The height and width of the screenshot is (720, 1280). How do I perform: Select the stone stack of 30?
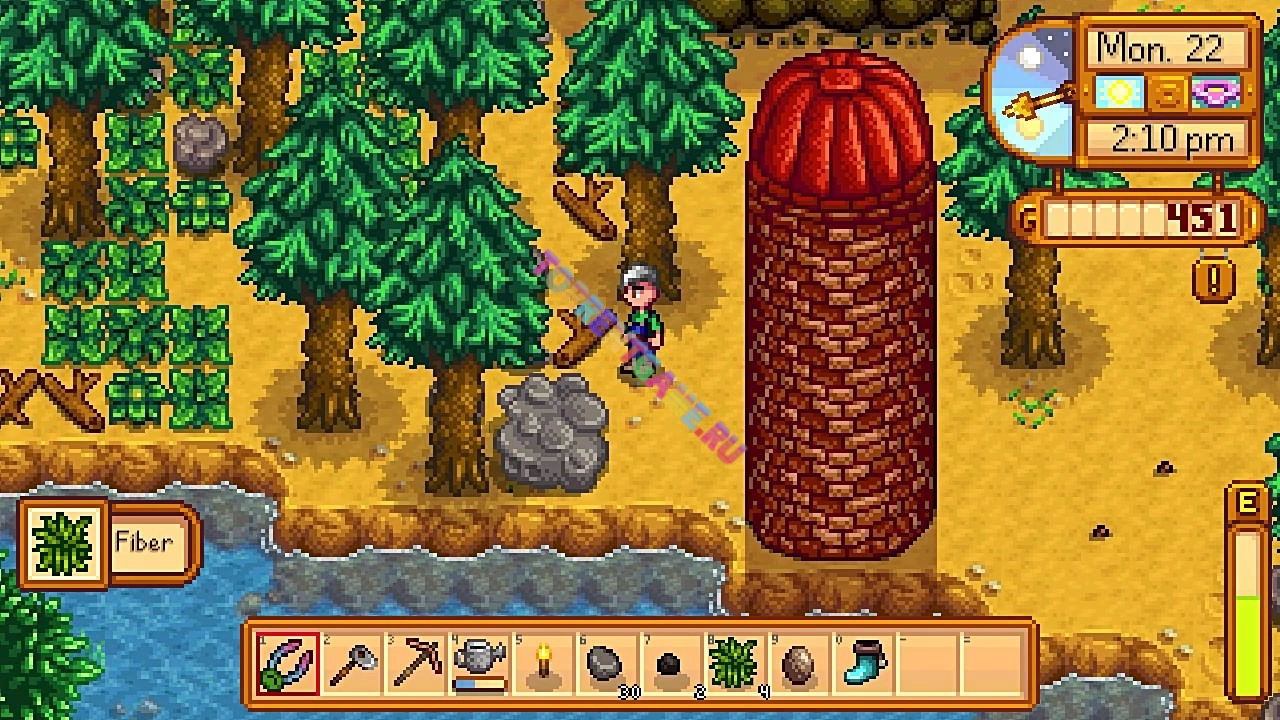608,663
